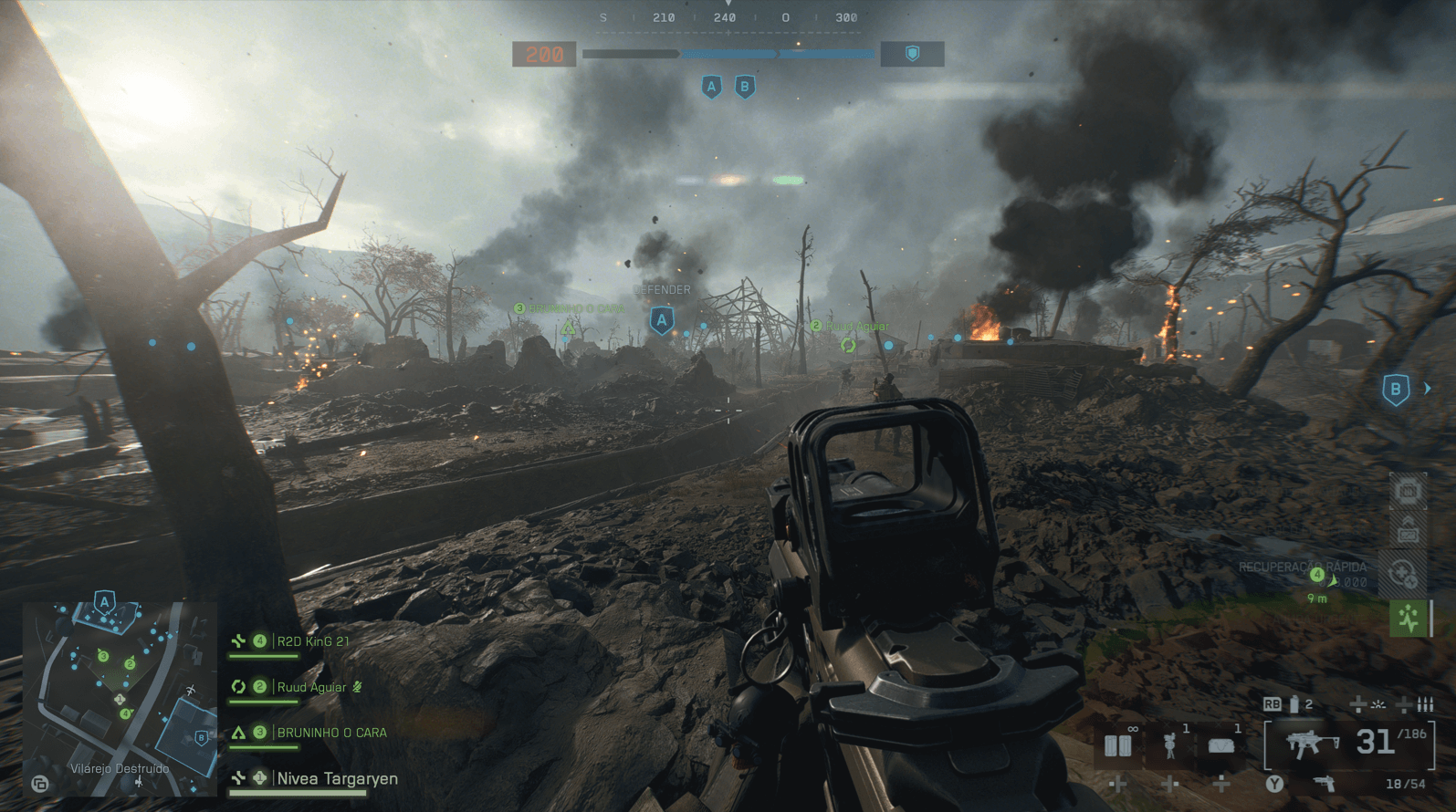Viewport: 1456px width, 812px height.
Task: Select squad member Ruud Aguiar
Action: 311,687
